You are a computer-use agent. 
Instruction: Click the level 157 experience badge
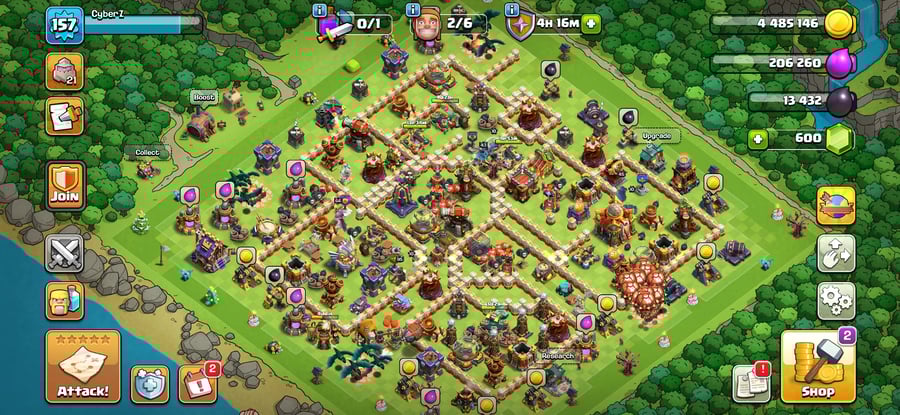click(62, 25)
